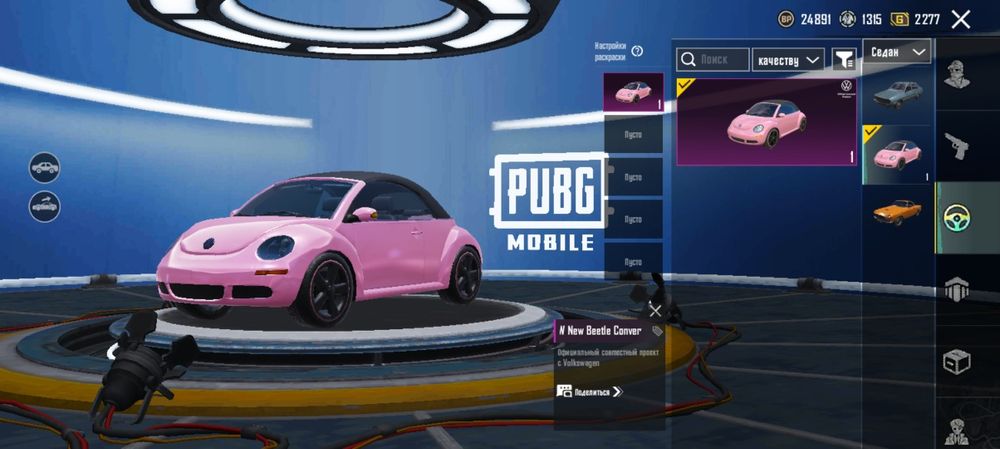The width and height of the screenshot is (1000, 449).
Task: Show help for Настройки раскраски
Action: (637, 51)
